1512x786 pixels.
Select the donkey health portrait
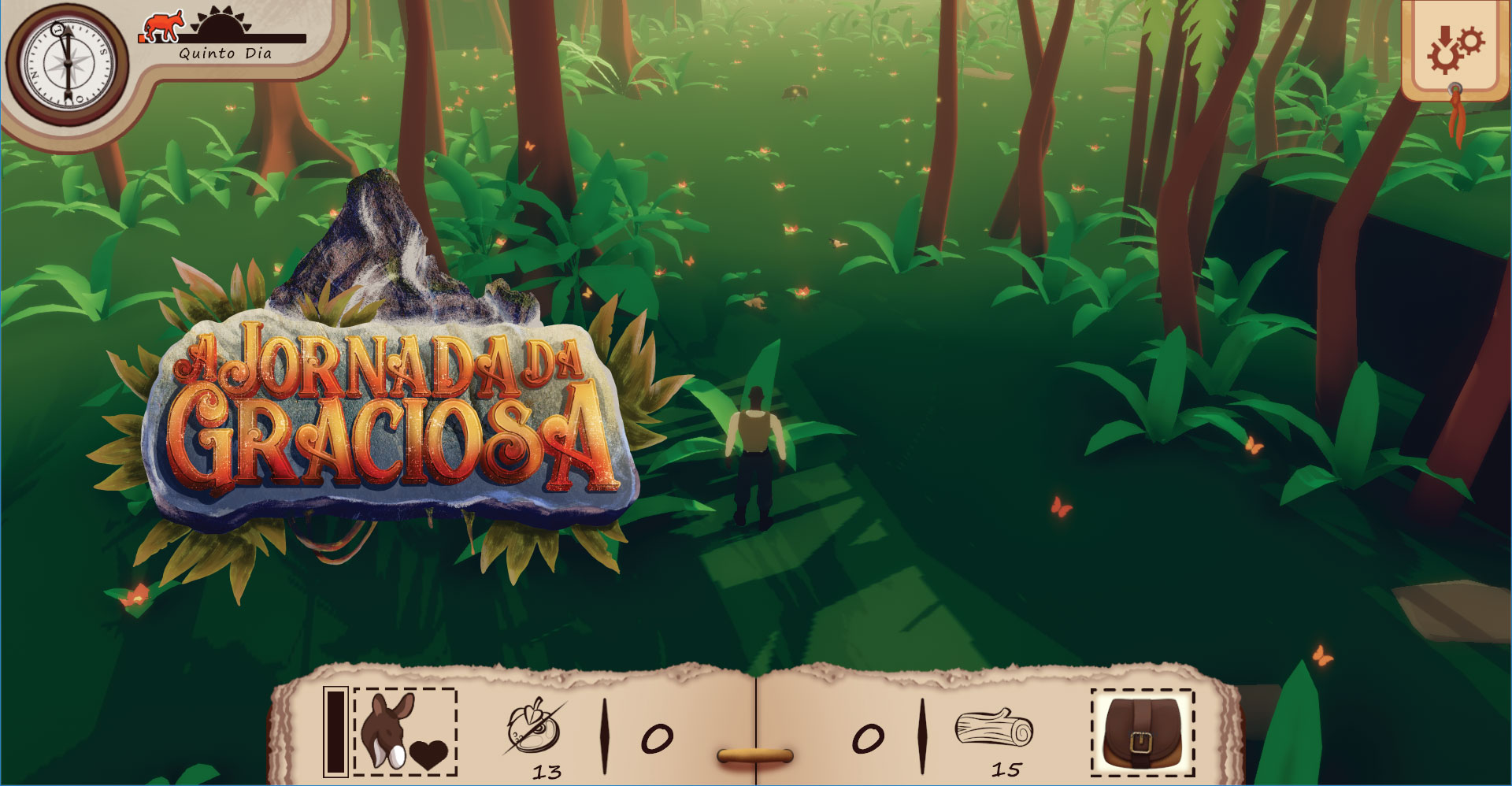(x=405, y=732)
